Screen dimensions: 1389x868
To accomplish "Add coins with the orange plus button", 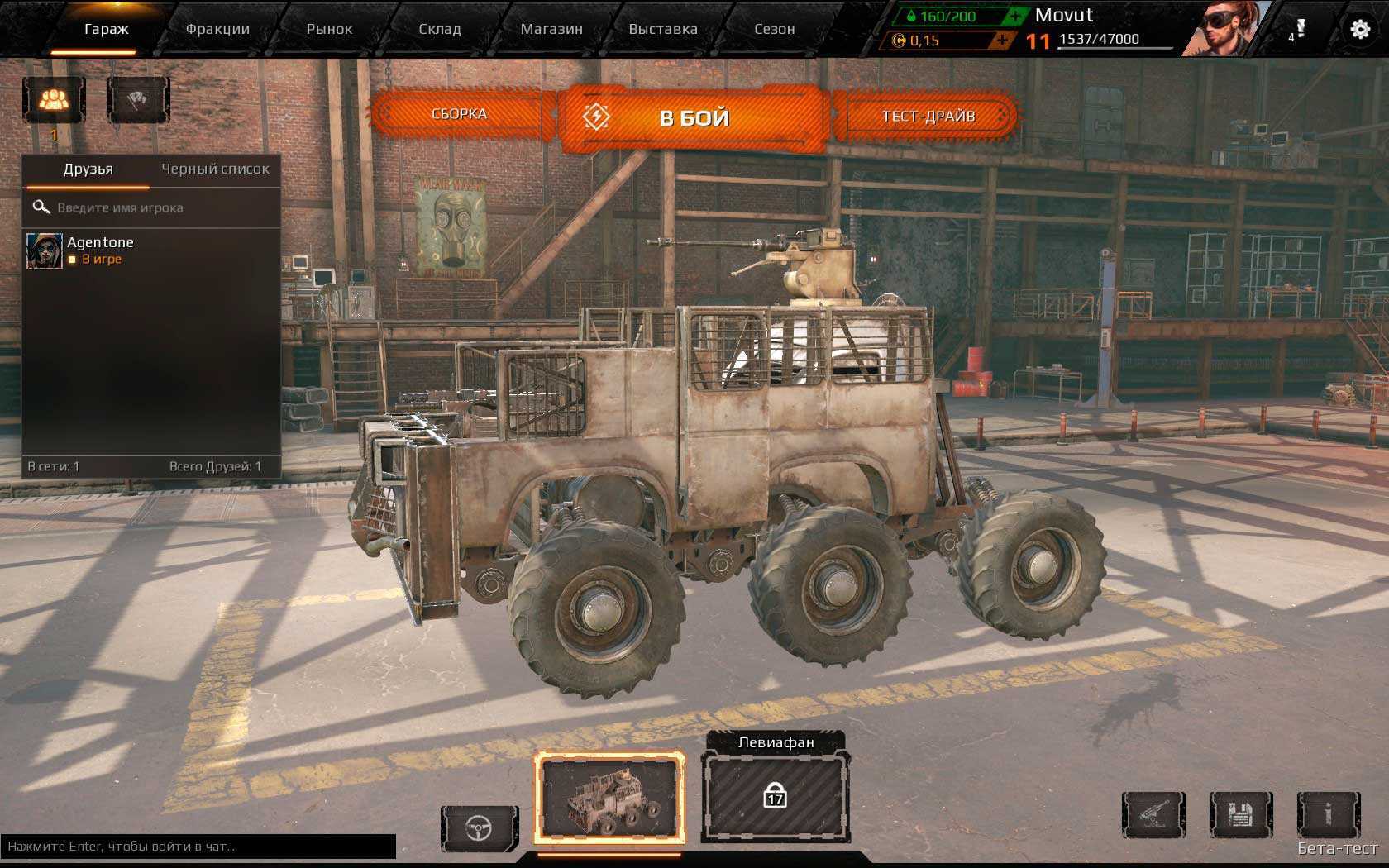I will [x=1002, y=40].
